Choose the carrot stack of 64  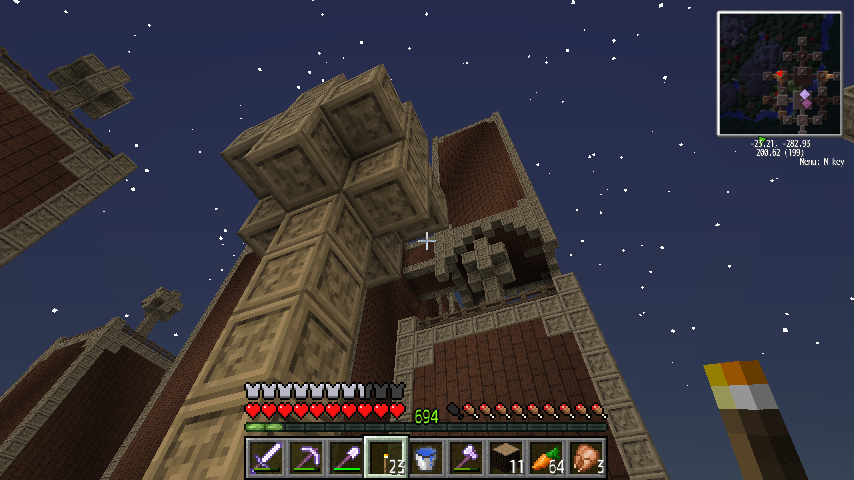tap(547, 458)
